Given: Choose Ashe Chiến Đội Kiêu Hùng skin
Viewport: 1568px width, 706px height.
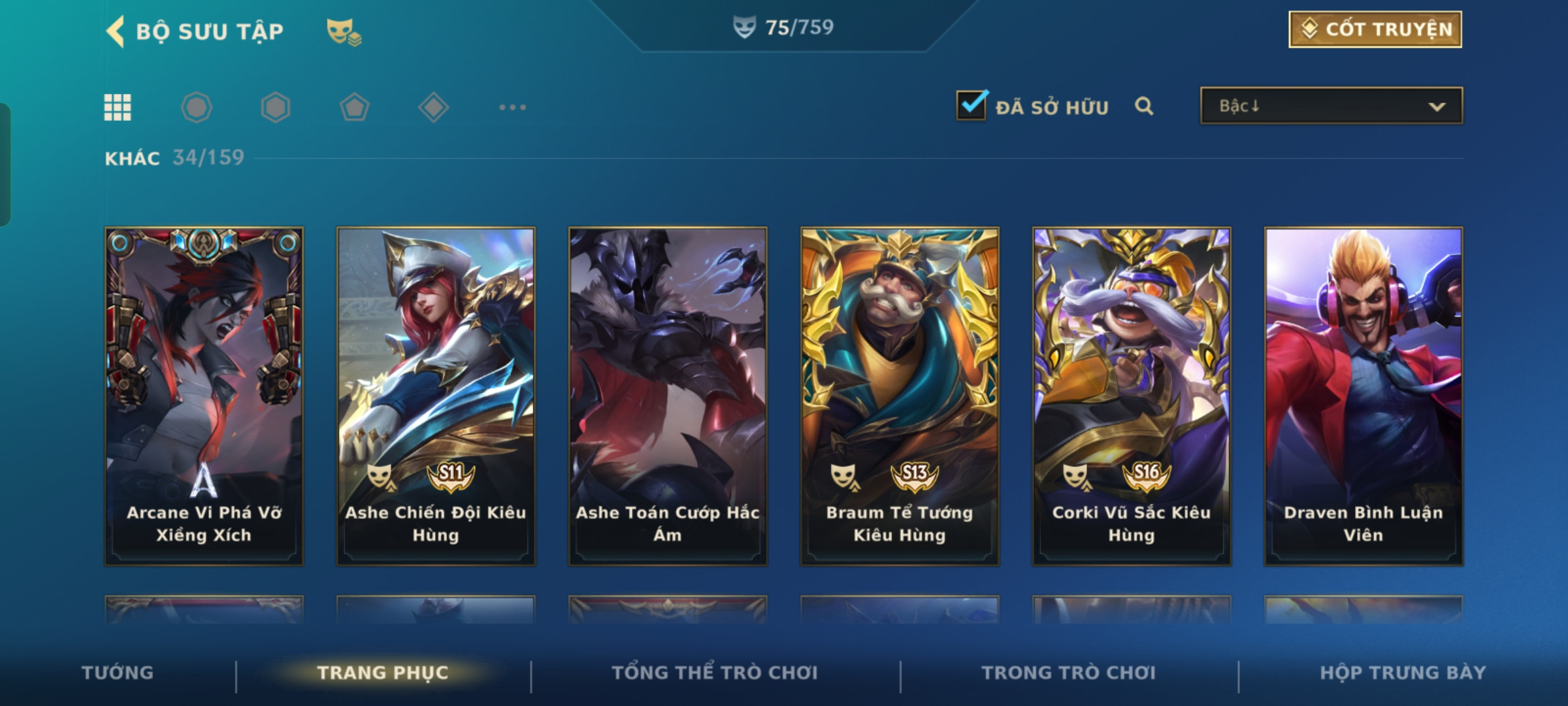Looking at the screenshot, I should point(436,395).
